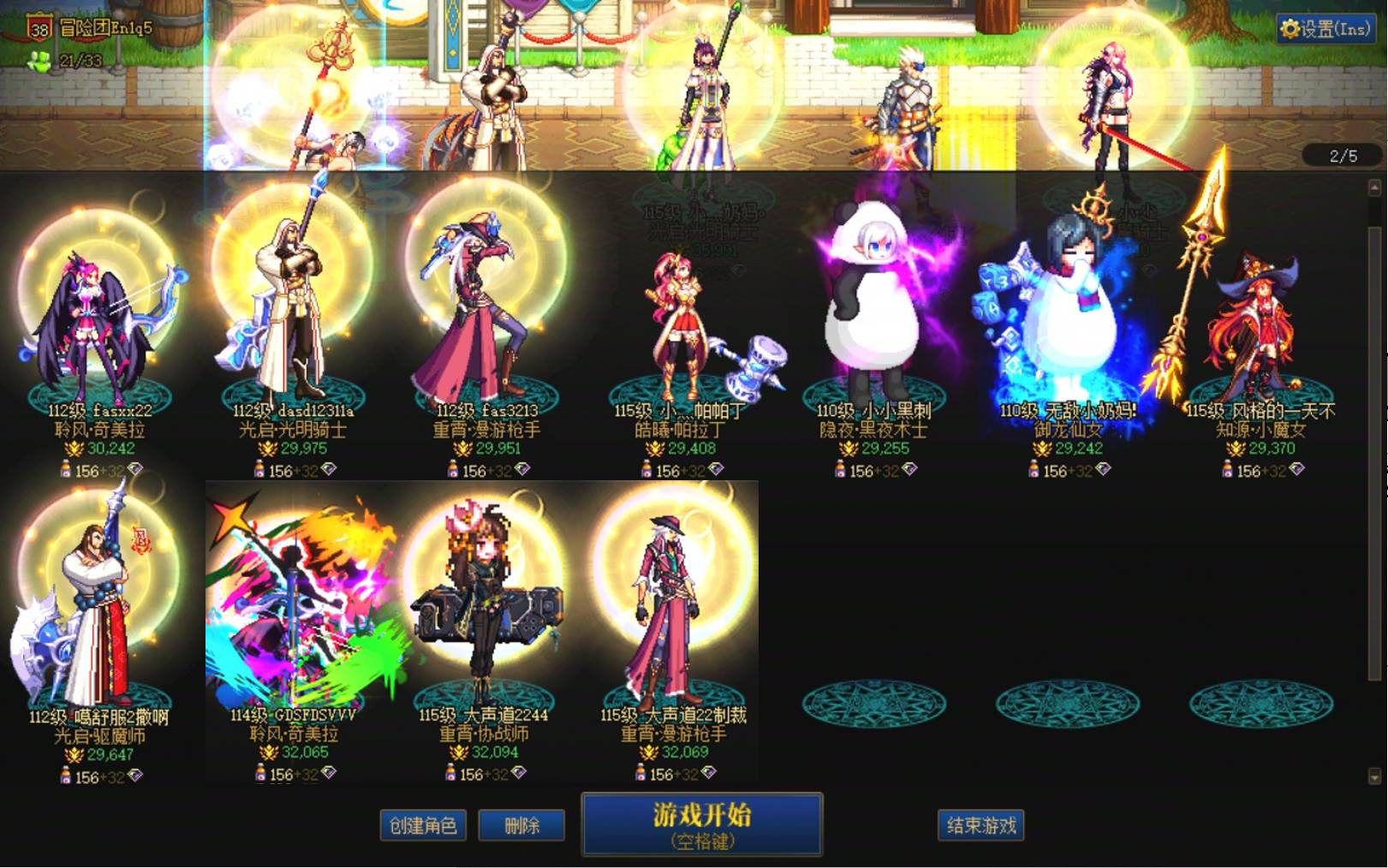1388x868 pixels.
Task: Click the potion icon under 大声道2244
Action: coord(452,774)
